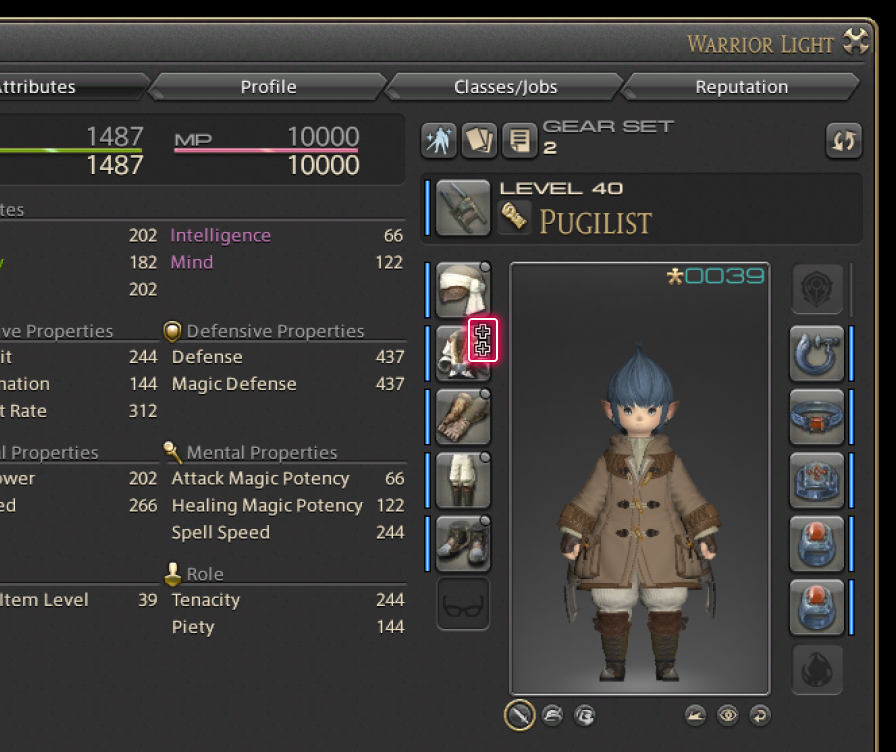Select the bracelet with cross-shaped gem
The height and width of the screenshot is (752, 896).
[817, 480]
